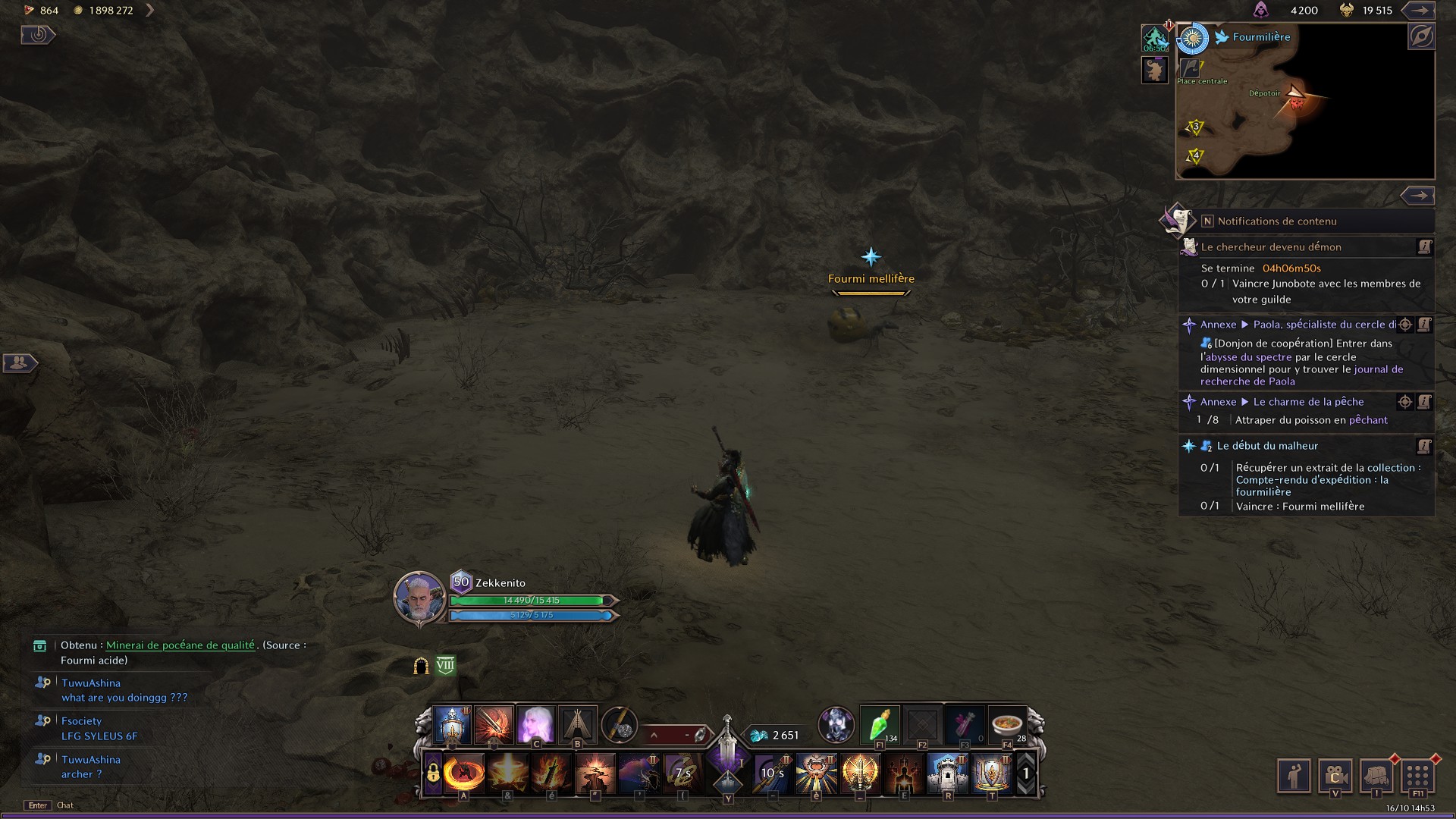This screenshot has width=1456, height=819.
Task: Open the camera mode button
Action: (x=1335, y=777)
